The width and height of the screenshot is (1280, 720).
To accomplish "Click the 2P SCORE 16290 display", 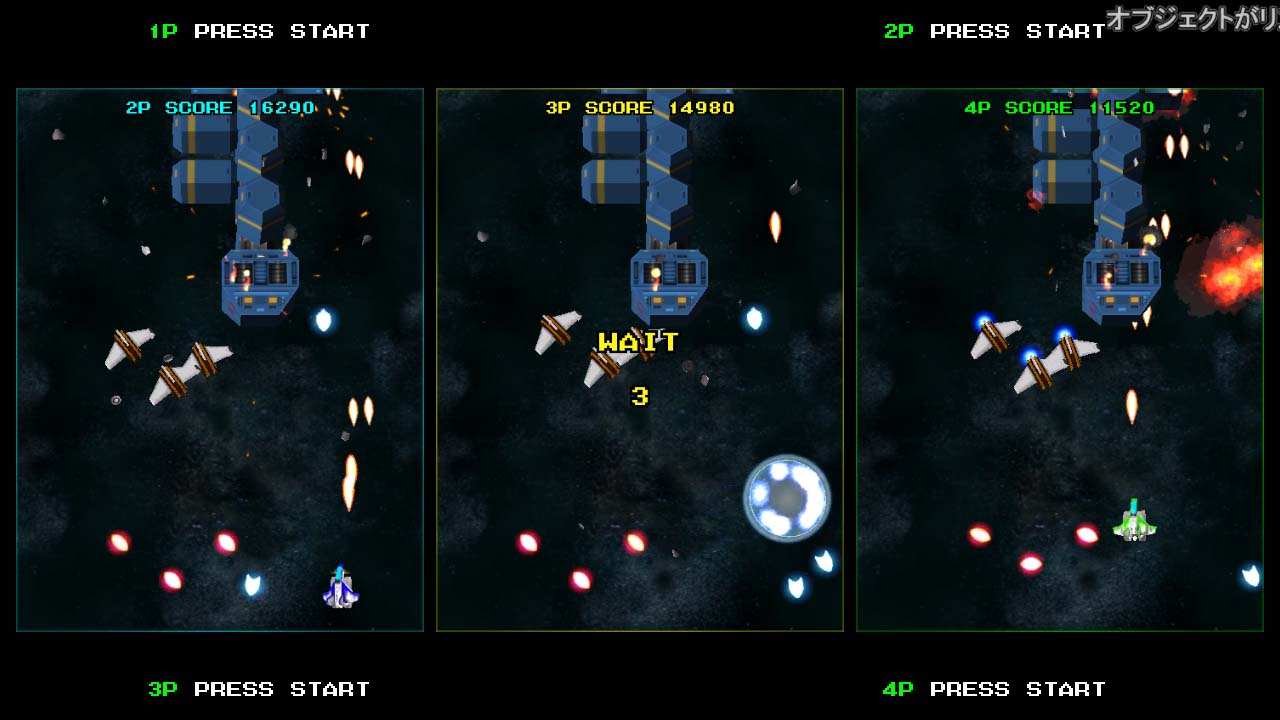I will coord(217,107).
